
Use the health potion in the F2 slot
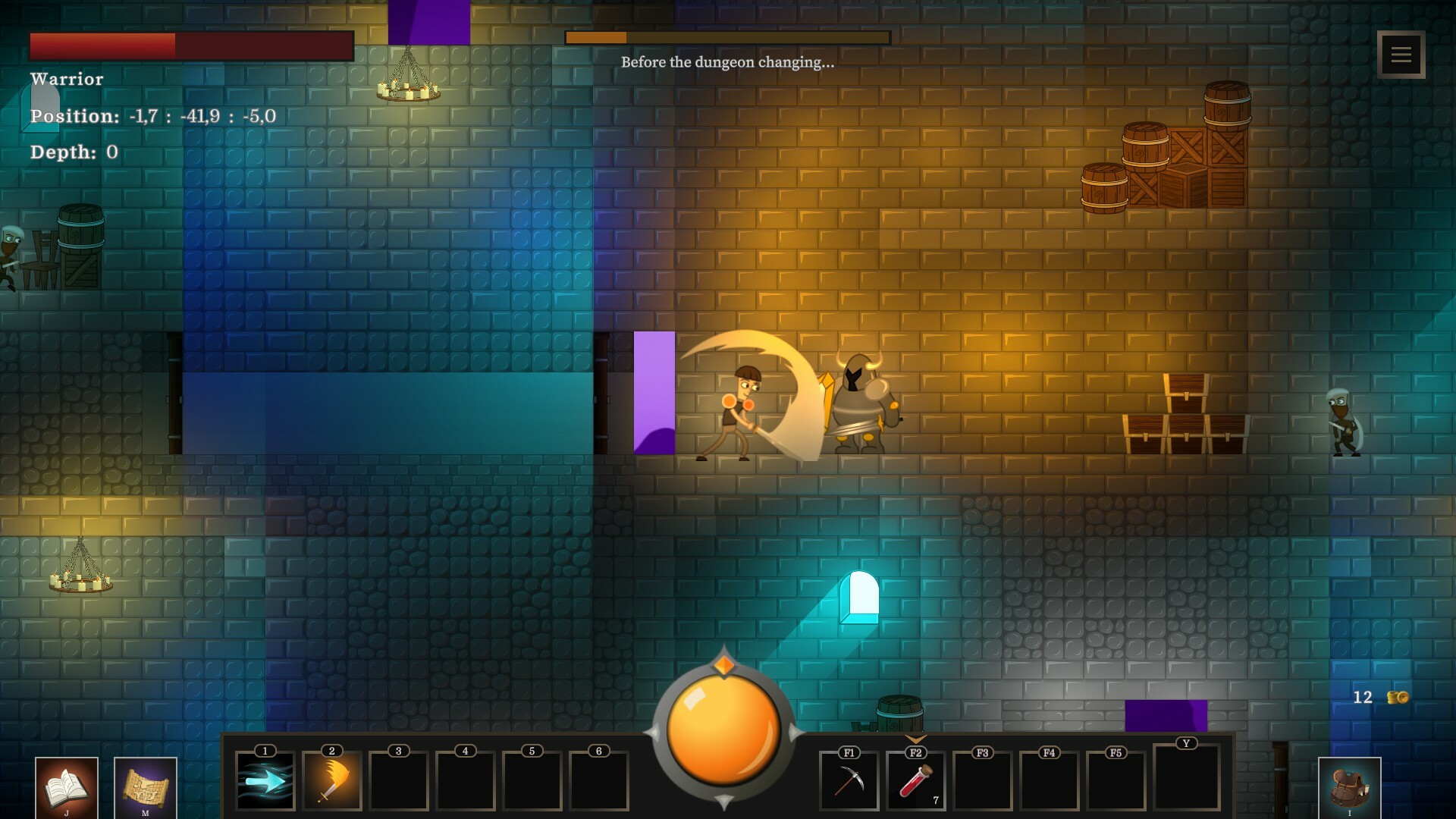[x=915, y=781]
